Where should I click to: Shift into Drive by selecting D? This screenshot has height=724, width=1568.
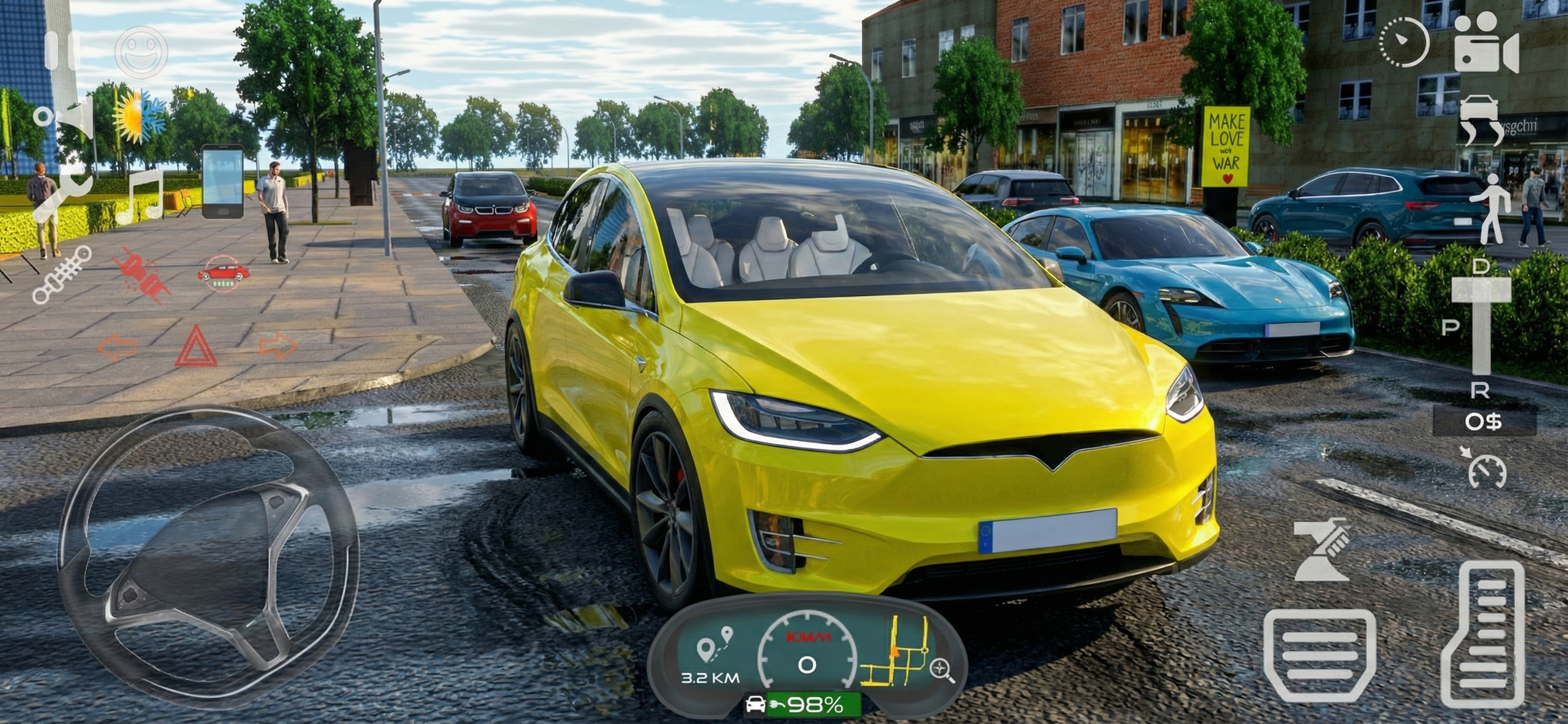(1481, 266)
